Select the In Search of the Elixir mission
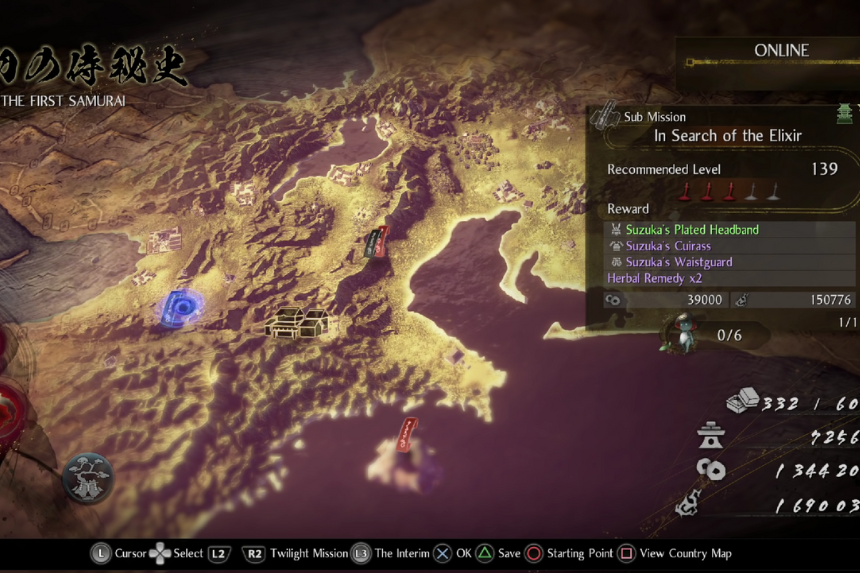 pos(728,135)
